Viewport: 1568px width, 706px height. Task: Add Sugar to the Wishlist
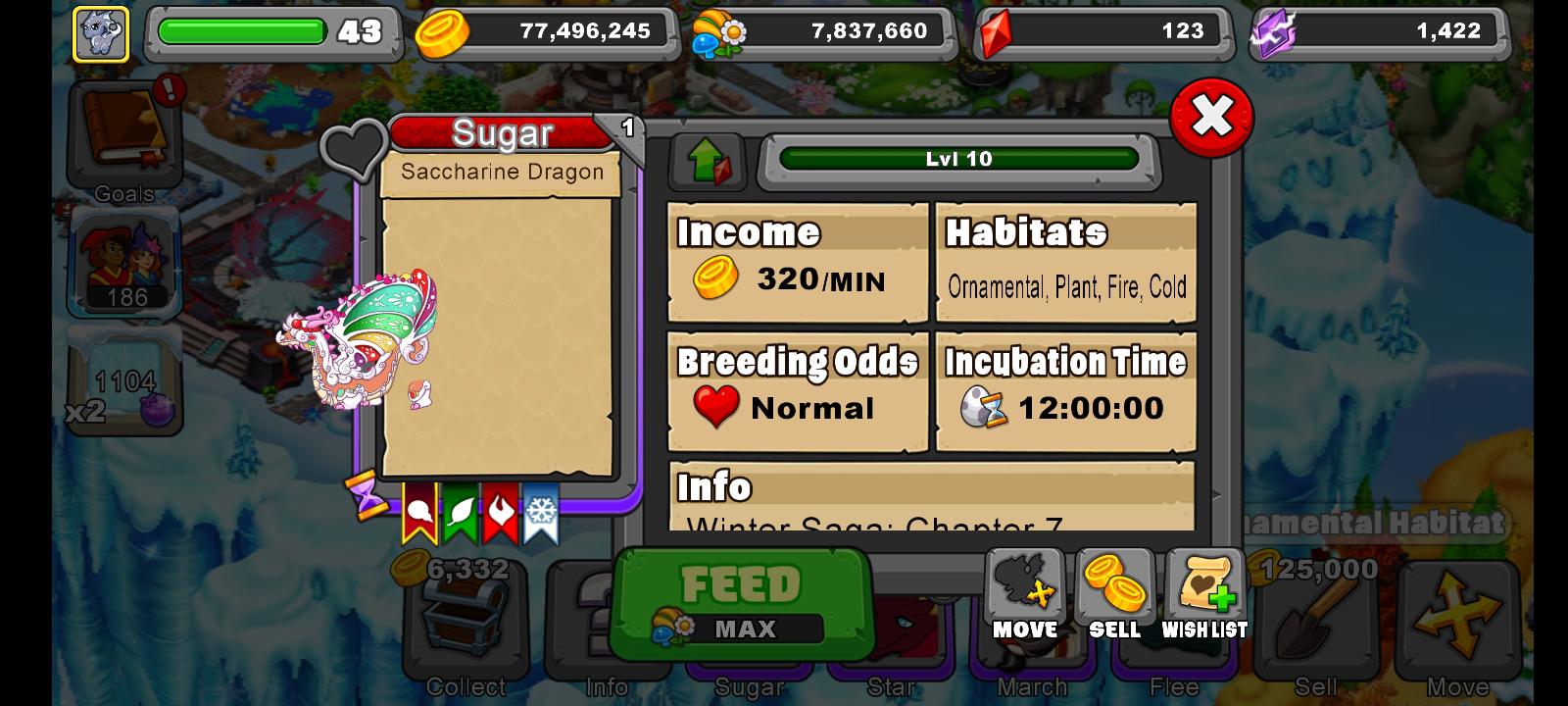click(1204, 588)
